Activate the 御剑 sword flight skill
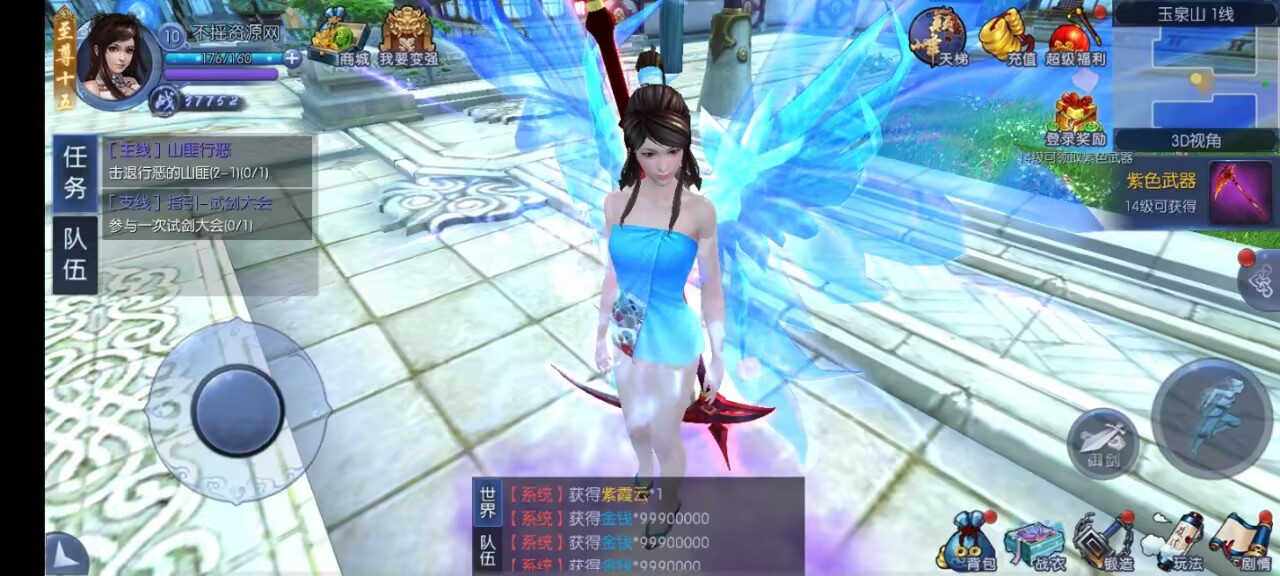1280x576 pixels. (x=1103, y=443)
